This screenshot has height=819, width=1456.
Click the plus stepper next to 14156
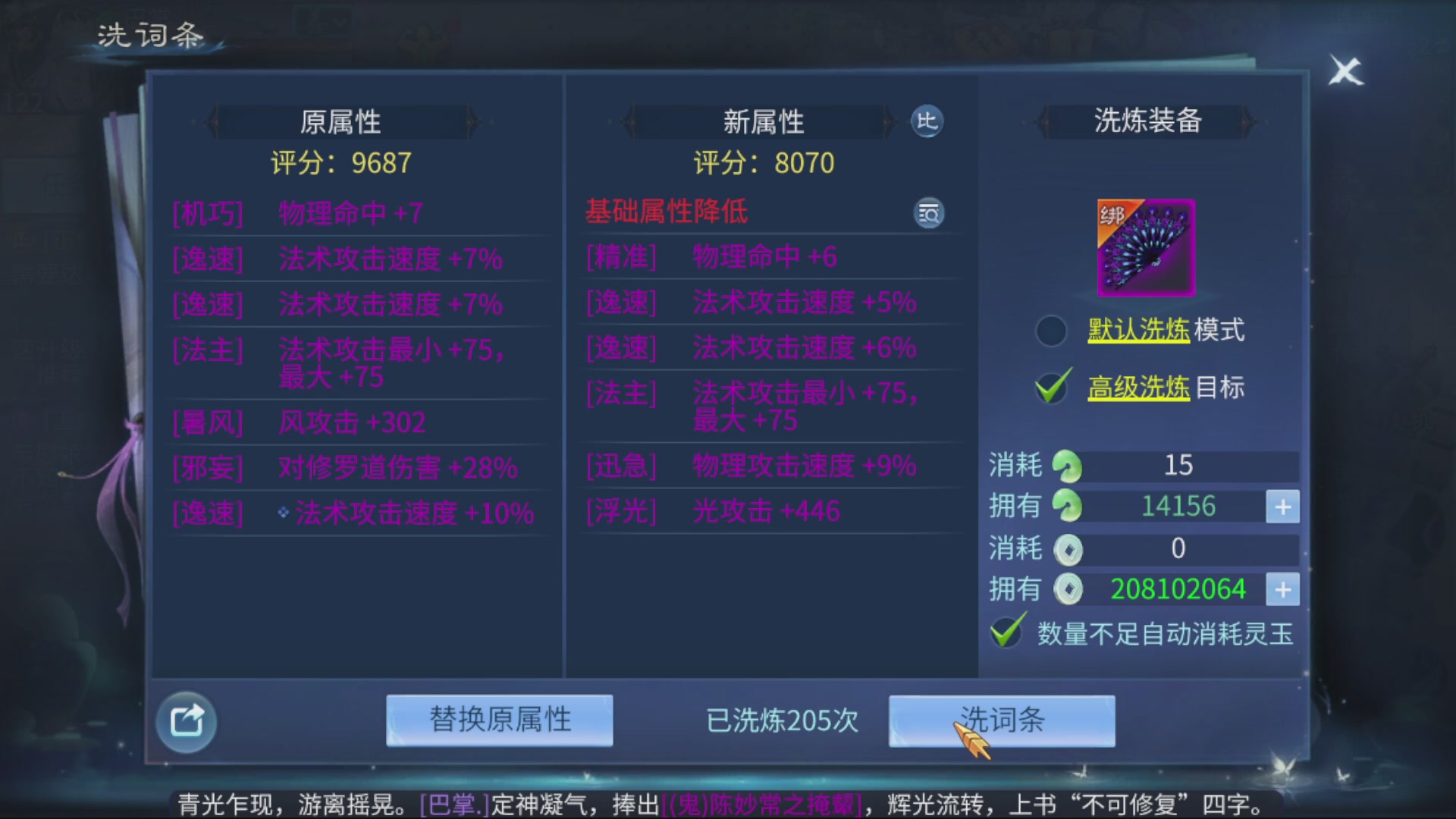pyautogui.click(x=1282, y=506)
